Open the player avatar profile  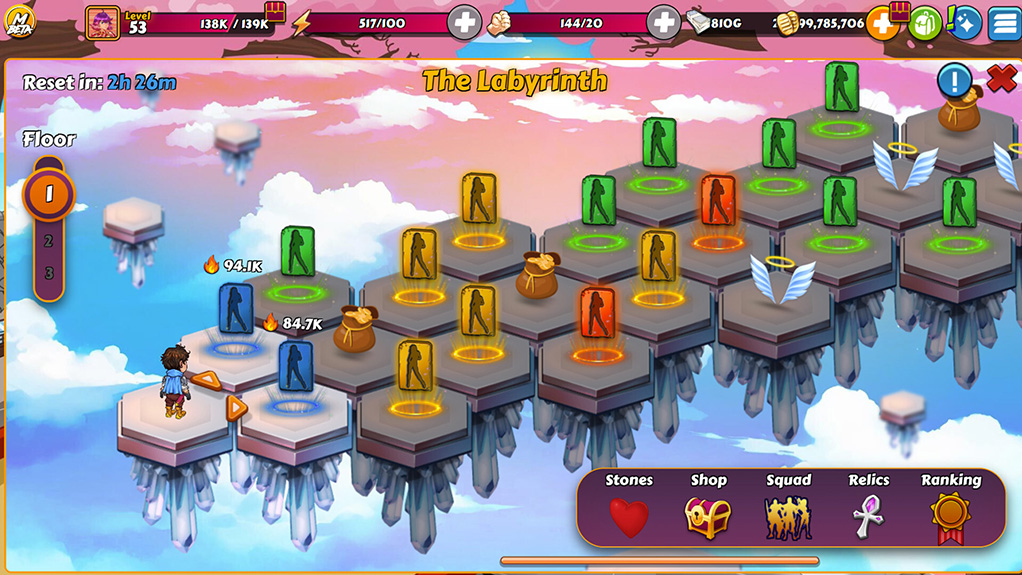click(x=102, y=22)
